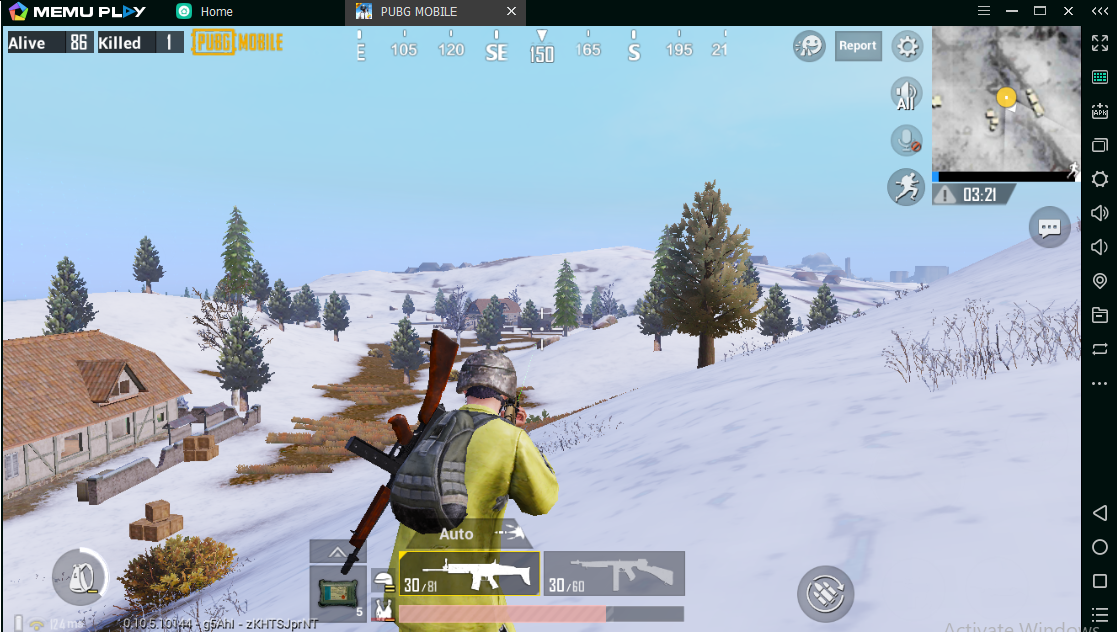Image resolution: width=1117 pixels, height=632 pixels.
Task: Switch to the submachine gun slot 30/60
Action: pos(614,574)
